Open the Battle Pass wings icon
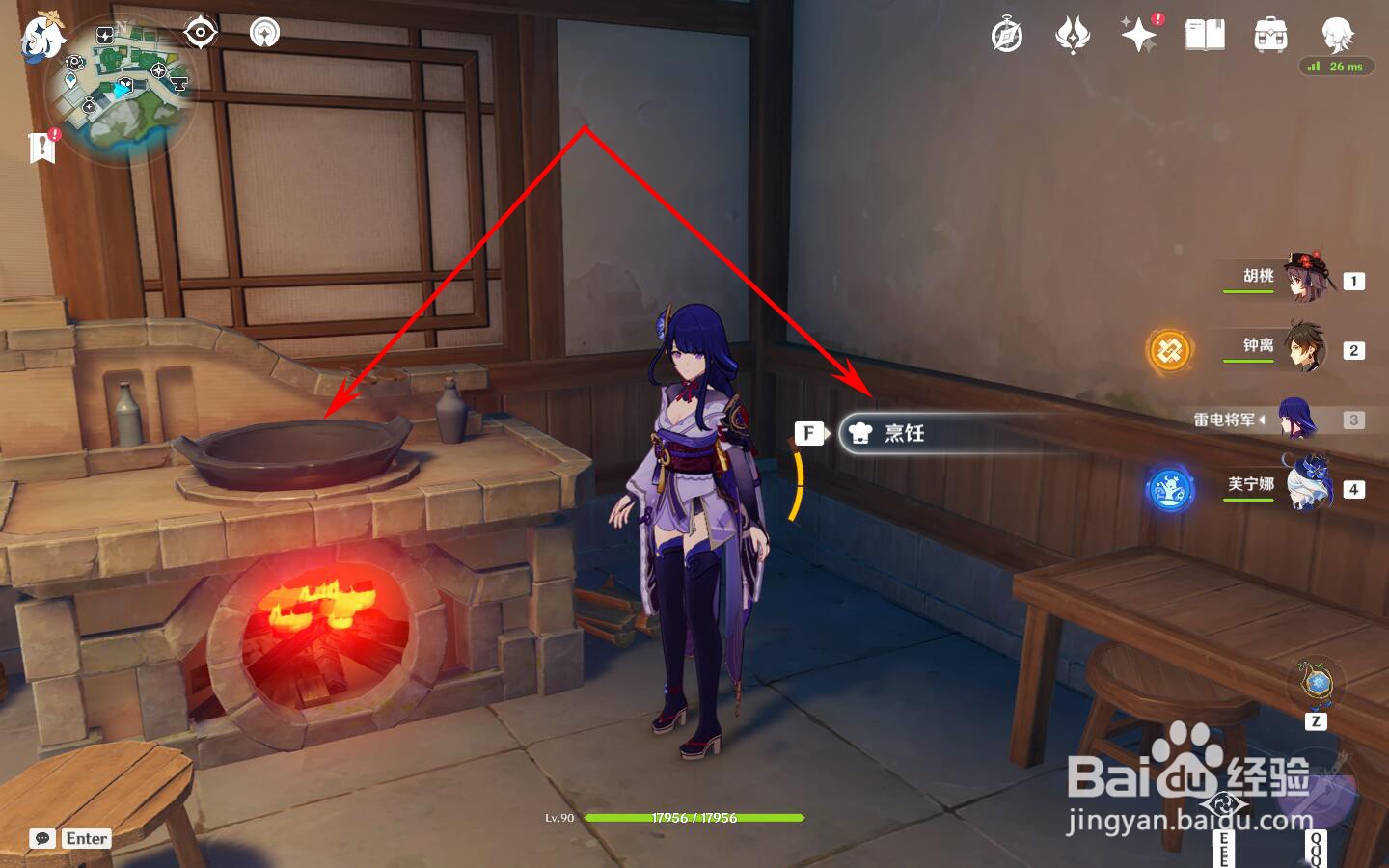The width and height of the screenshot is (1389, 868). (1073, 36)
